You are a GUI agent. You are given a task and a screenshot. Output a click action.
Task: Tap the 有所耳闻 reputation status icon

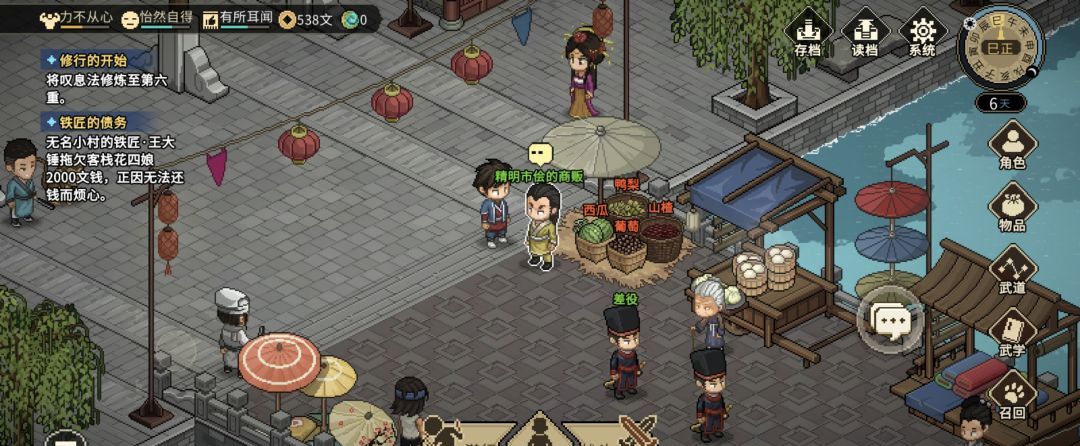pyautogui.click(x=211, y=18)
